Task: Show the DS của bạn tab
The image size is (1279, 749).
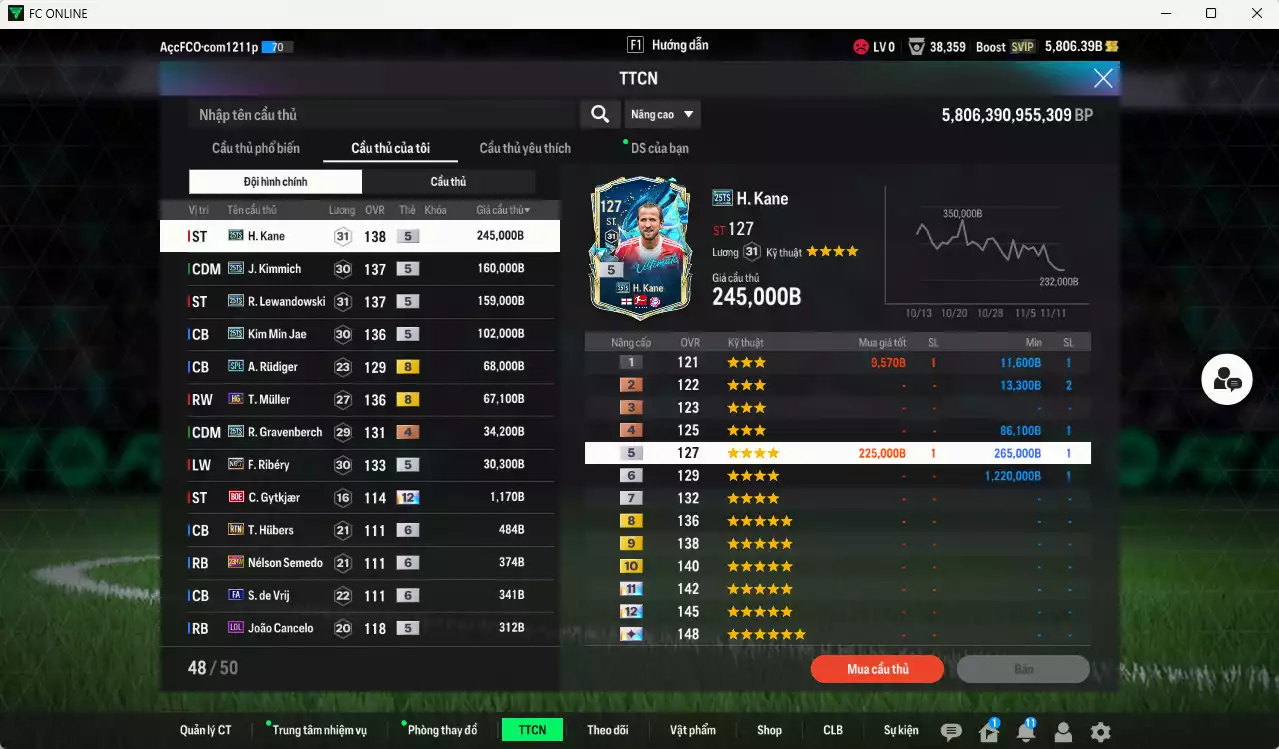Action: pos(659,148)
